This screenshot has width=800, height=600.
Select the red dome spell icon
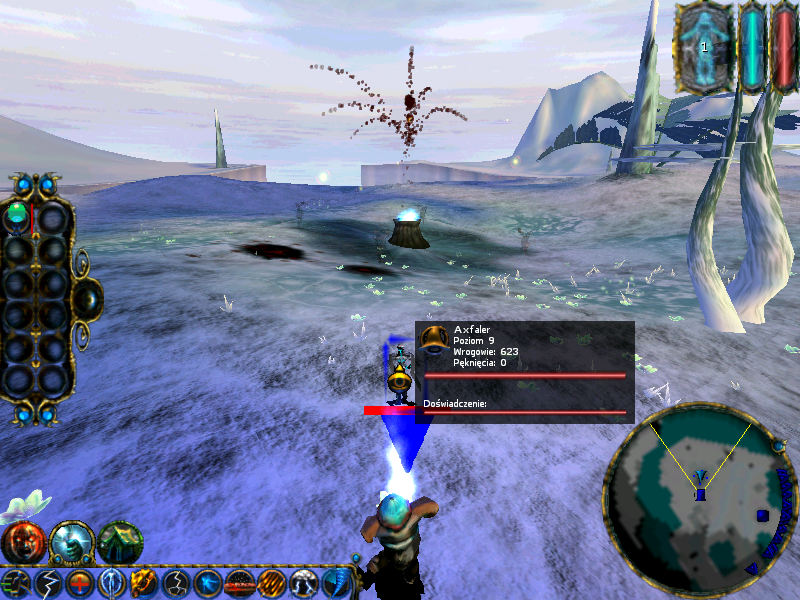pos(240,583)
